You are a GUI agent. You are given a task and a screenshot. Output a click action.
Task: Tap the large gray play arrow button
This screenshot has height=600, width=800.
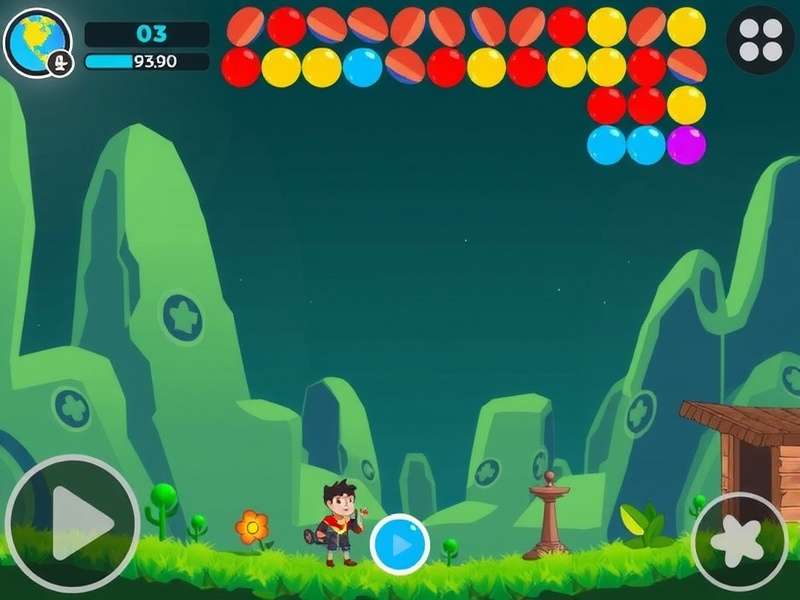click(x=72, y=522)
